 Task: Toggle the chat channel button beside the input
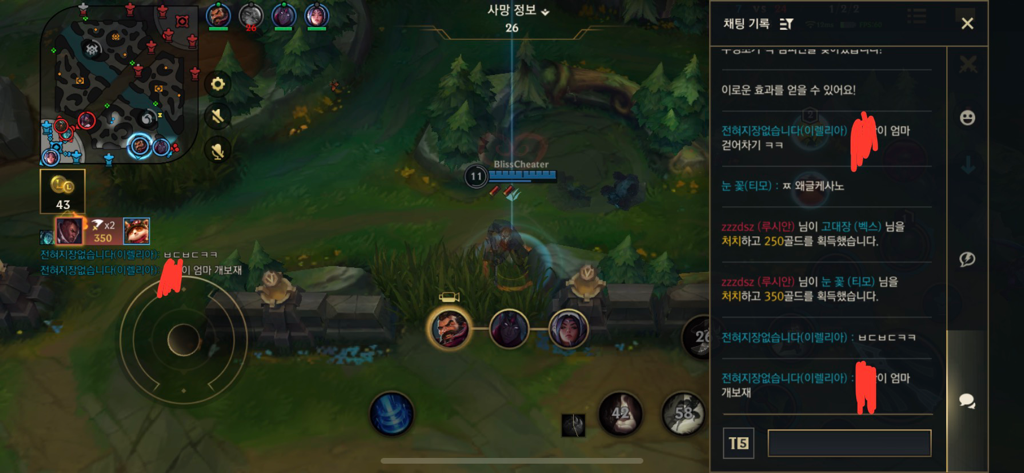(x=739, y=443)
